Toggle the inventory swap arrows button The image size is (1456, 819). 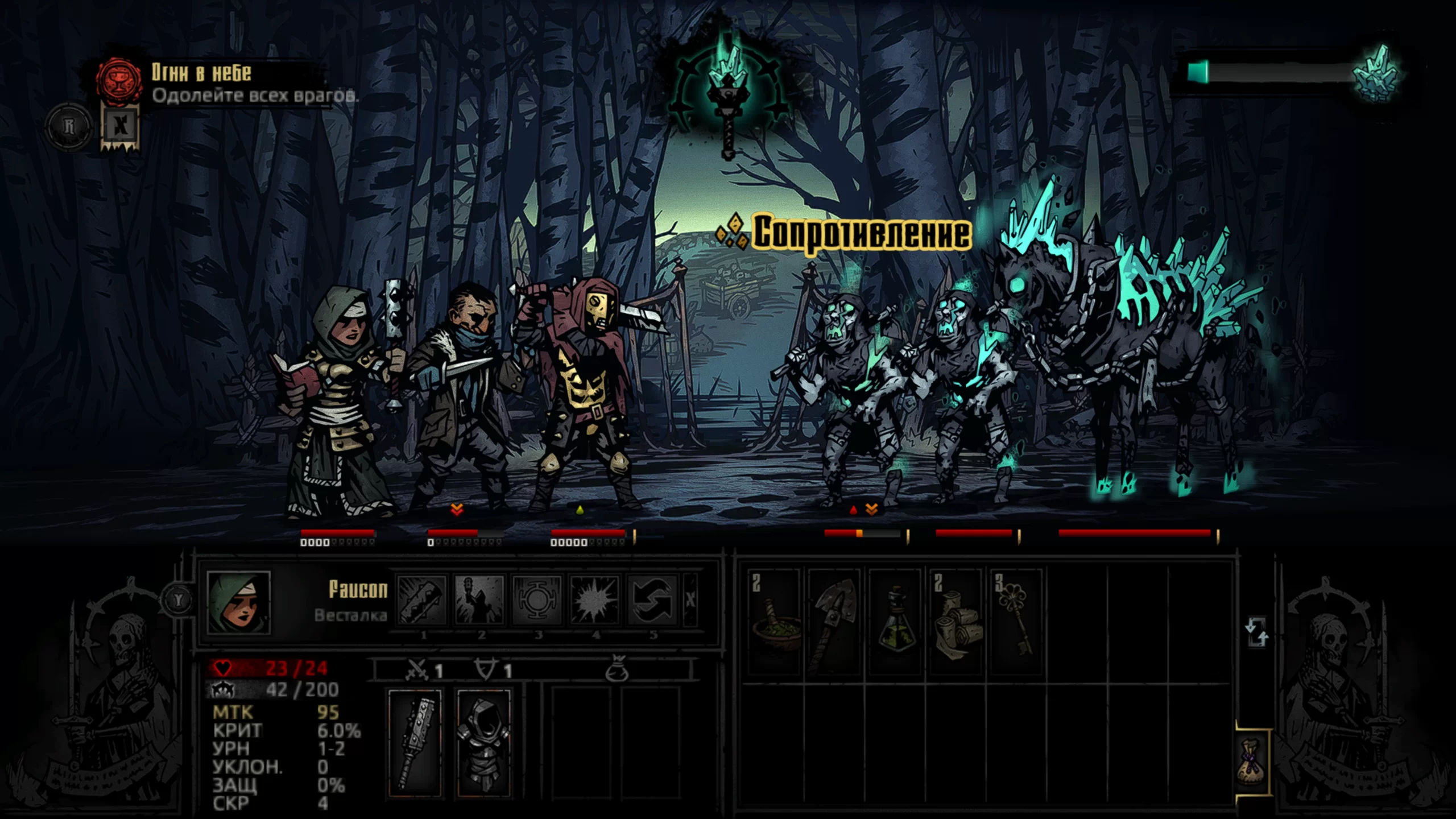[x=1256, y=632]
